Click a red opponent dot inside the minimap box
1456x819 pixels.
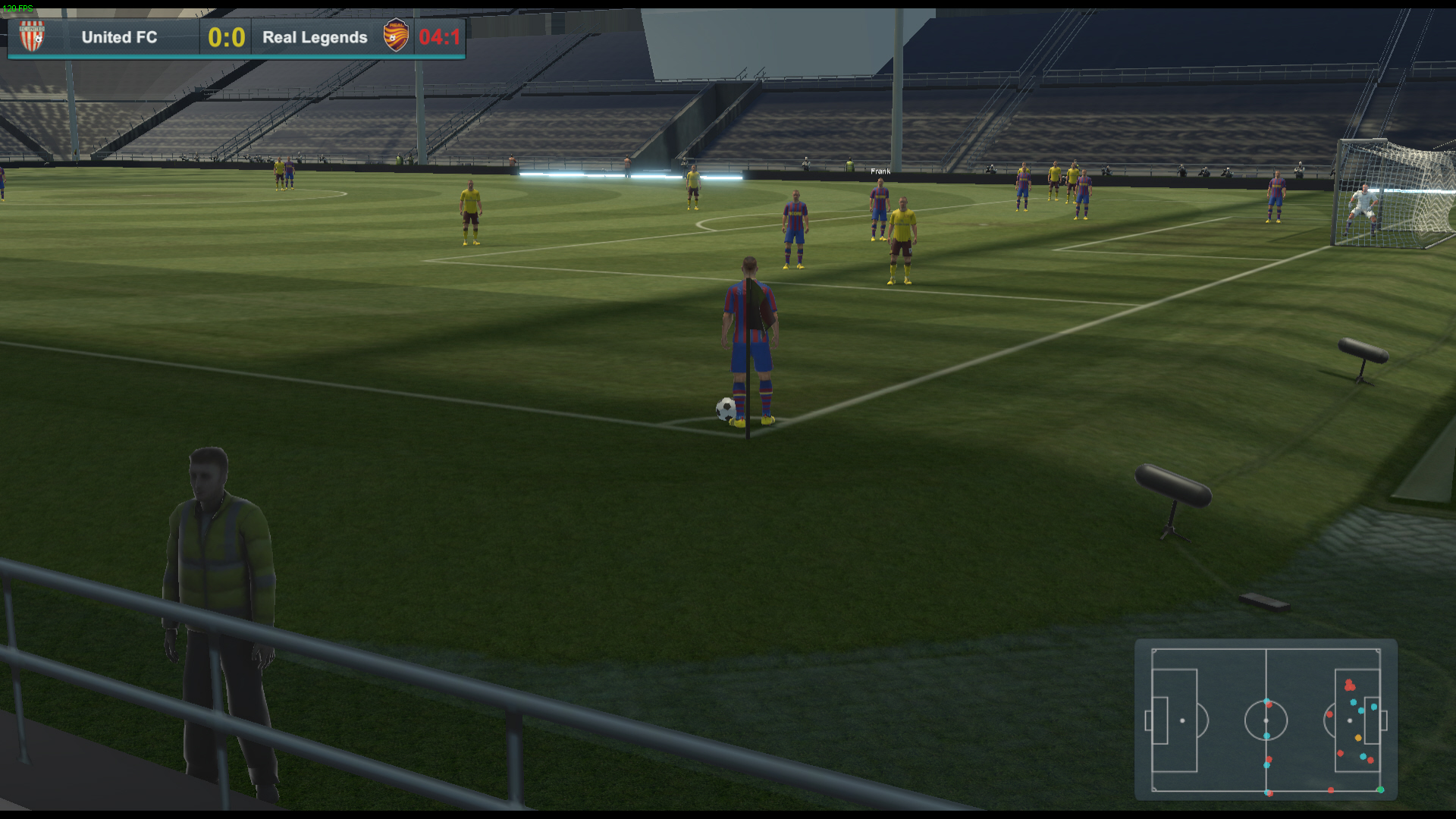(1350, 686)
